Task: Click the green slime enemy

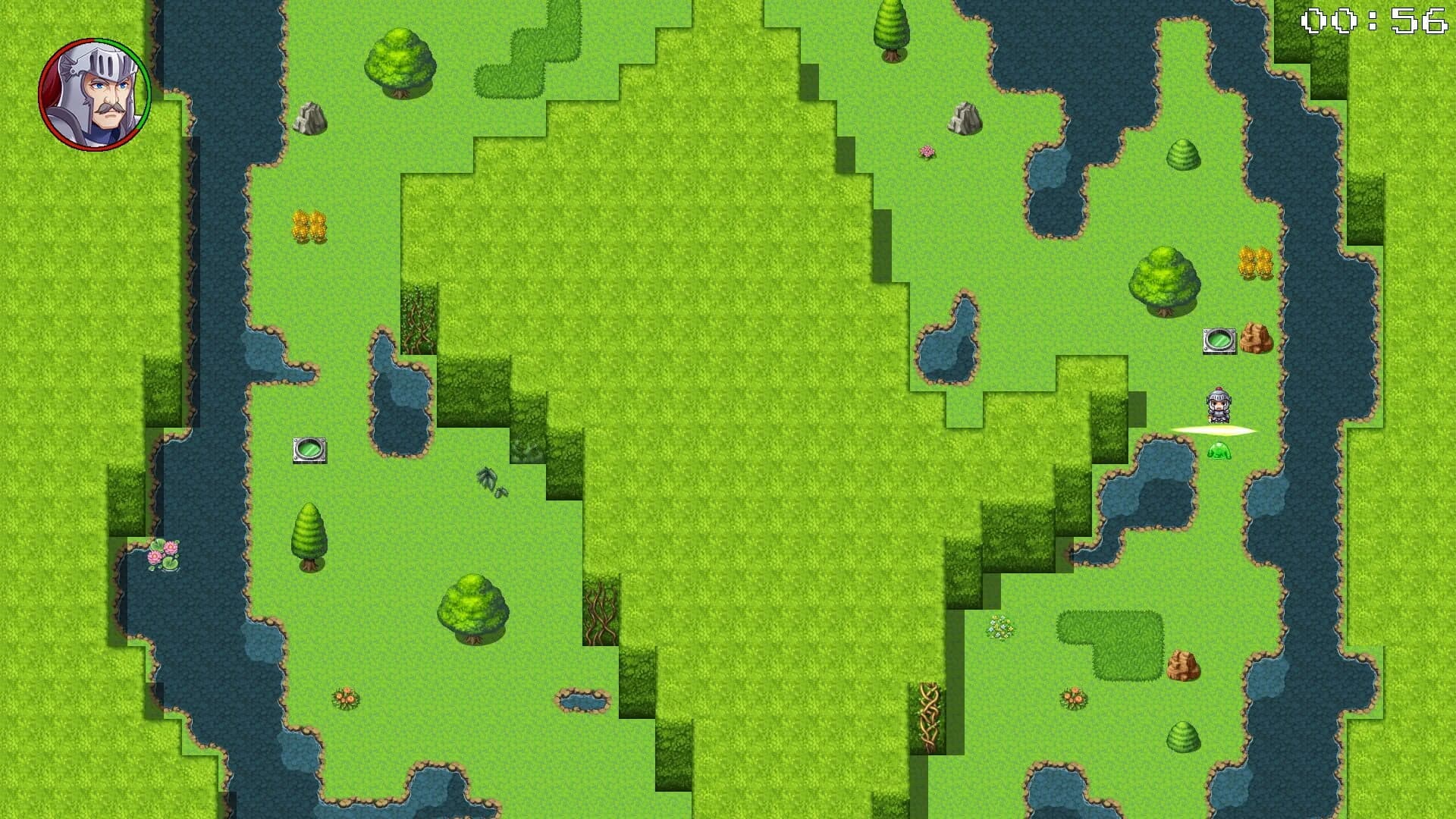Action: (x=1219, y=453)
